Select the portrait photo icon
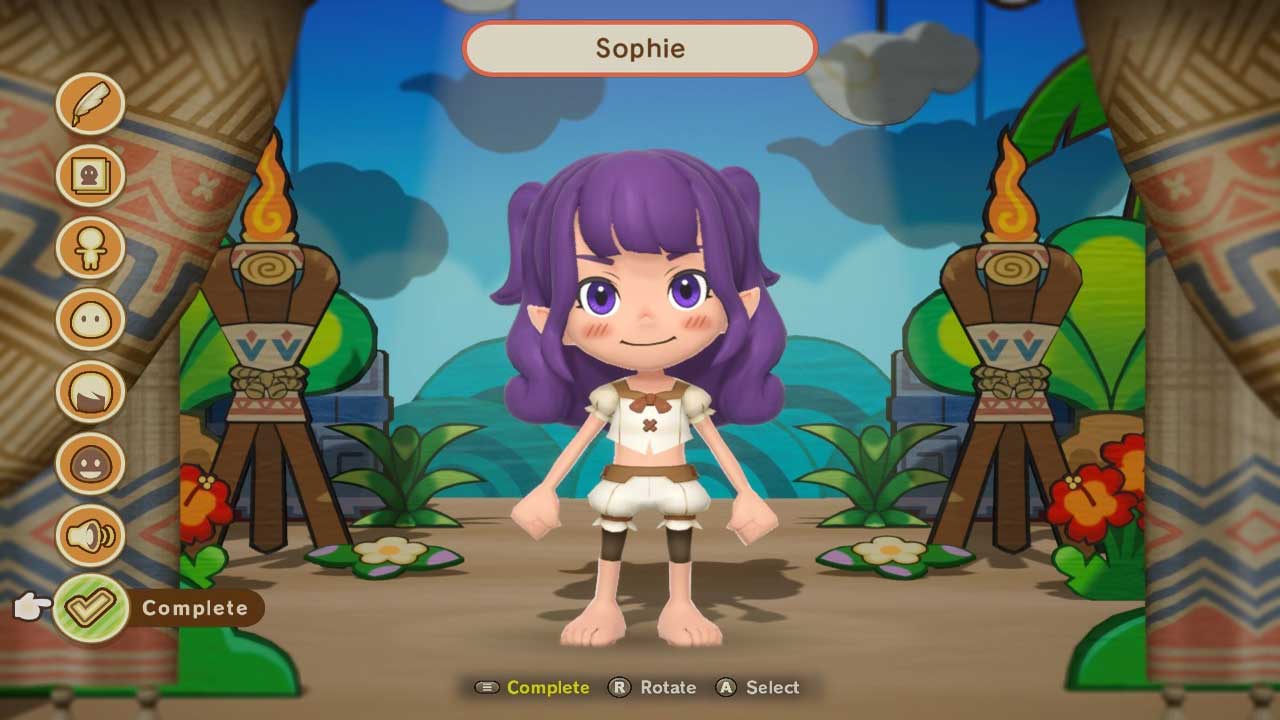The width and height of the screenshot is (1280, 720). (x=90, y=176)
